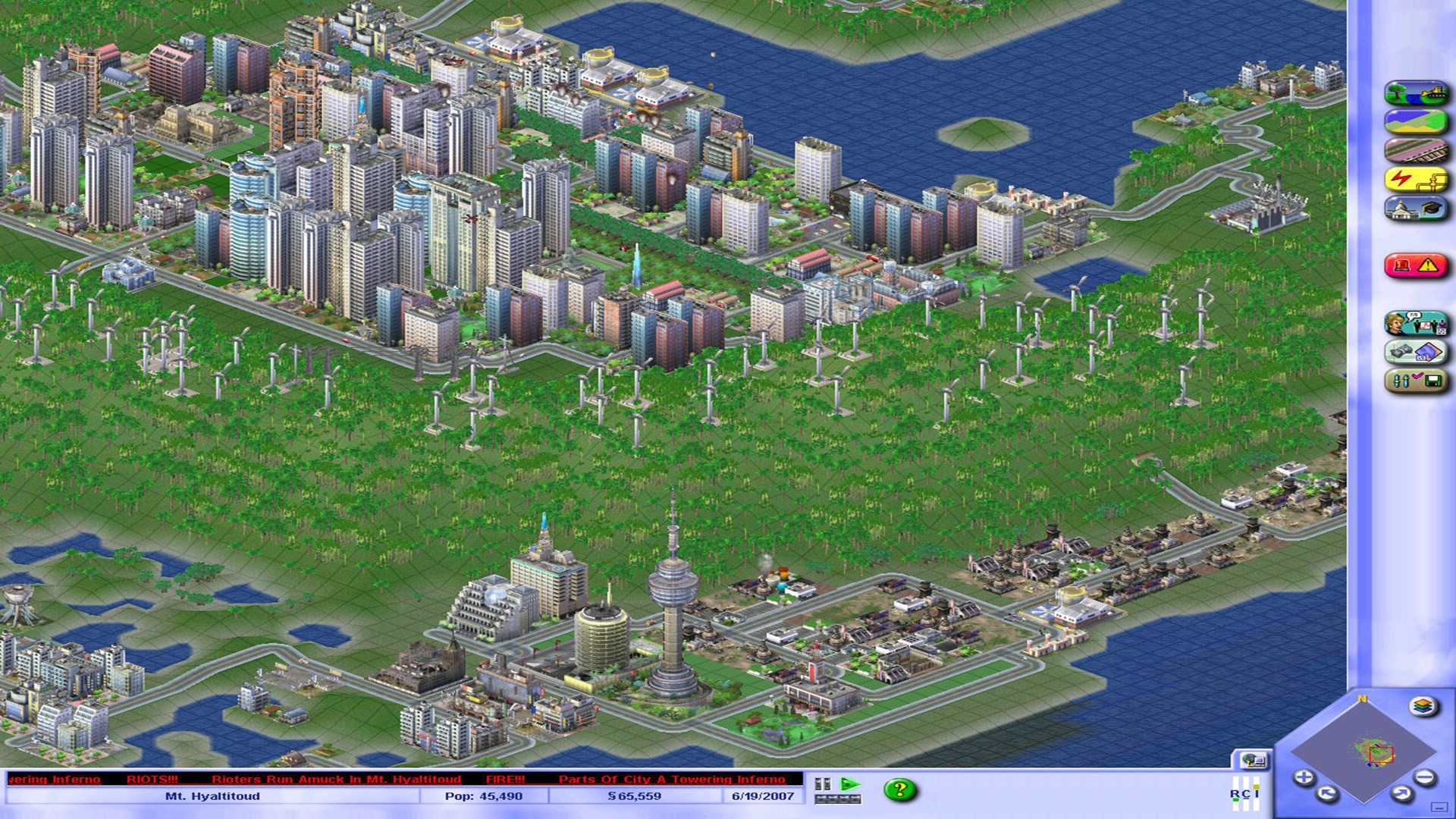Select the Utilities power tool
This screenshot has height=819, width=1456.
1417,179
